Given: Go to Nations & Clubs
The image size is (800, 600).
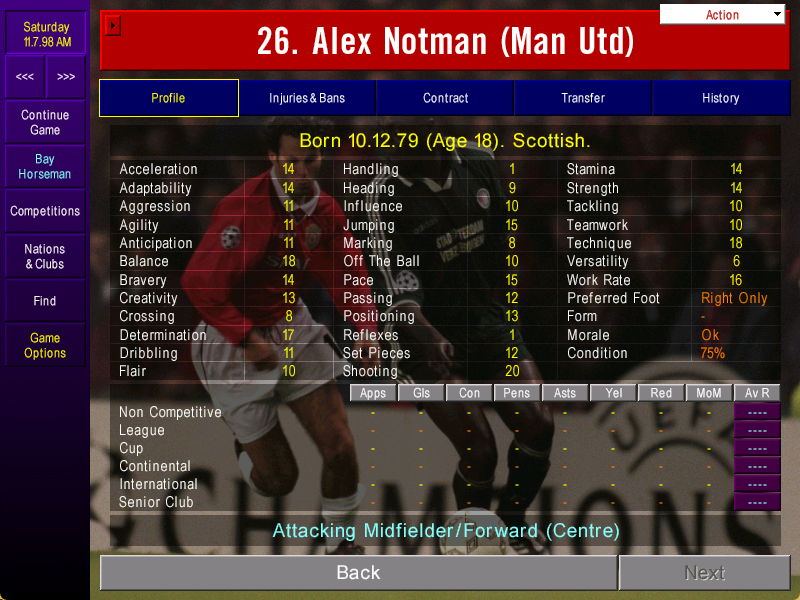Looking at the screenshot, I should coord(45,256).
